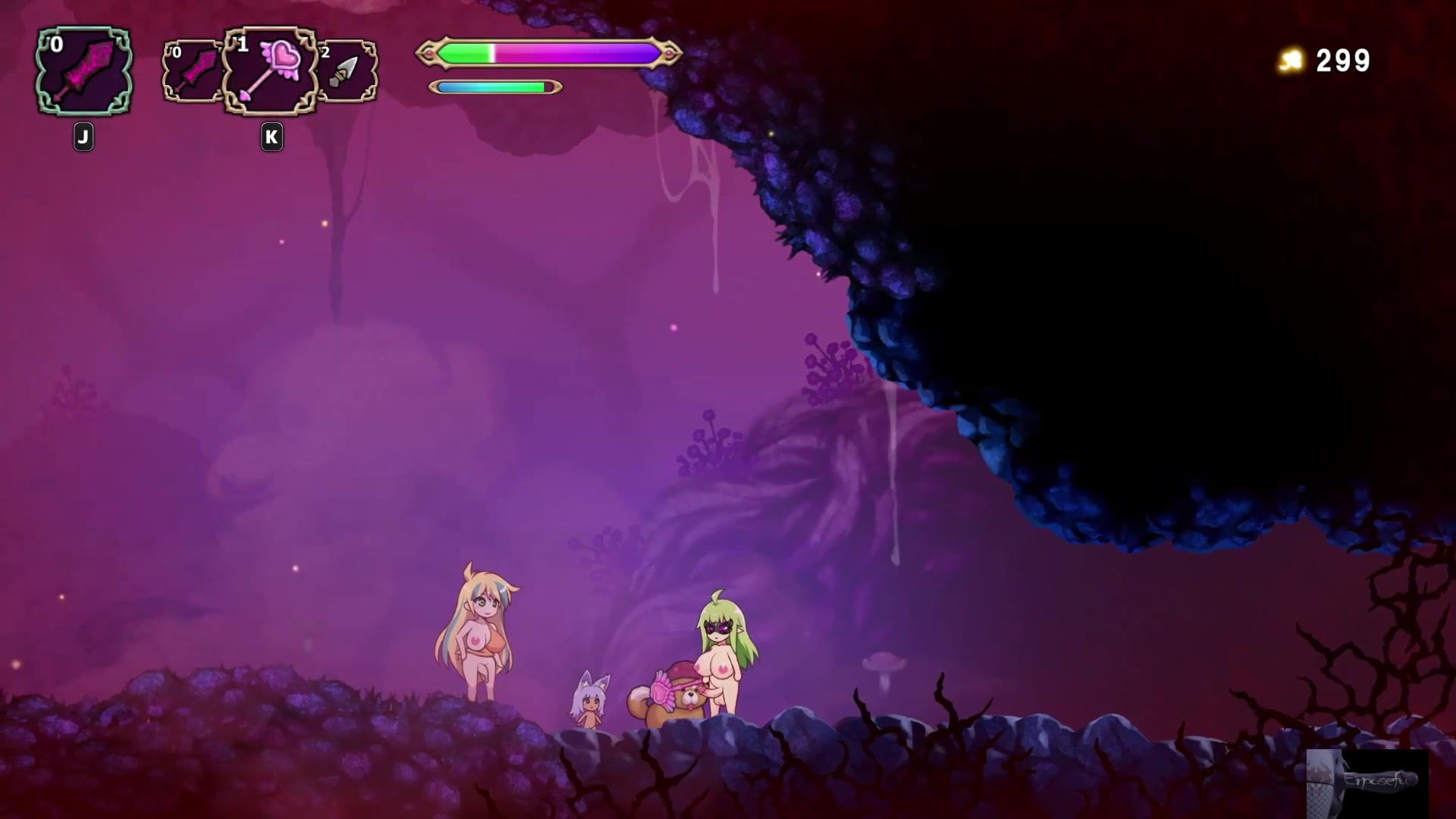The image size is (1456, 819).
Task: Select the large teal-framed crimson sword slot
Action: (83, 71)
